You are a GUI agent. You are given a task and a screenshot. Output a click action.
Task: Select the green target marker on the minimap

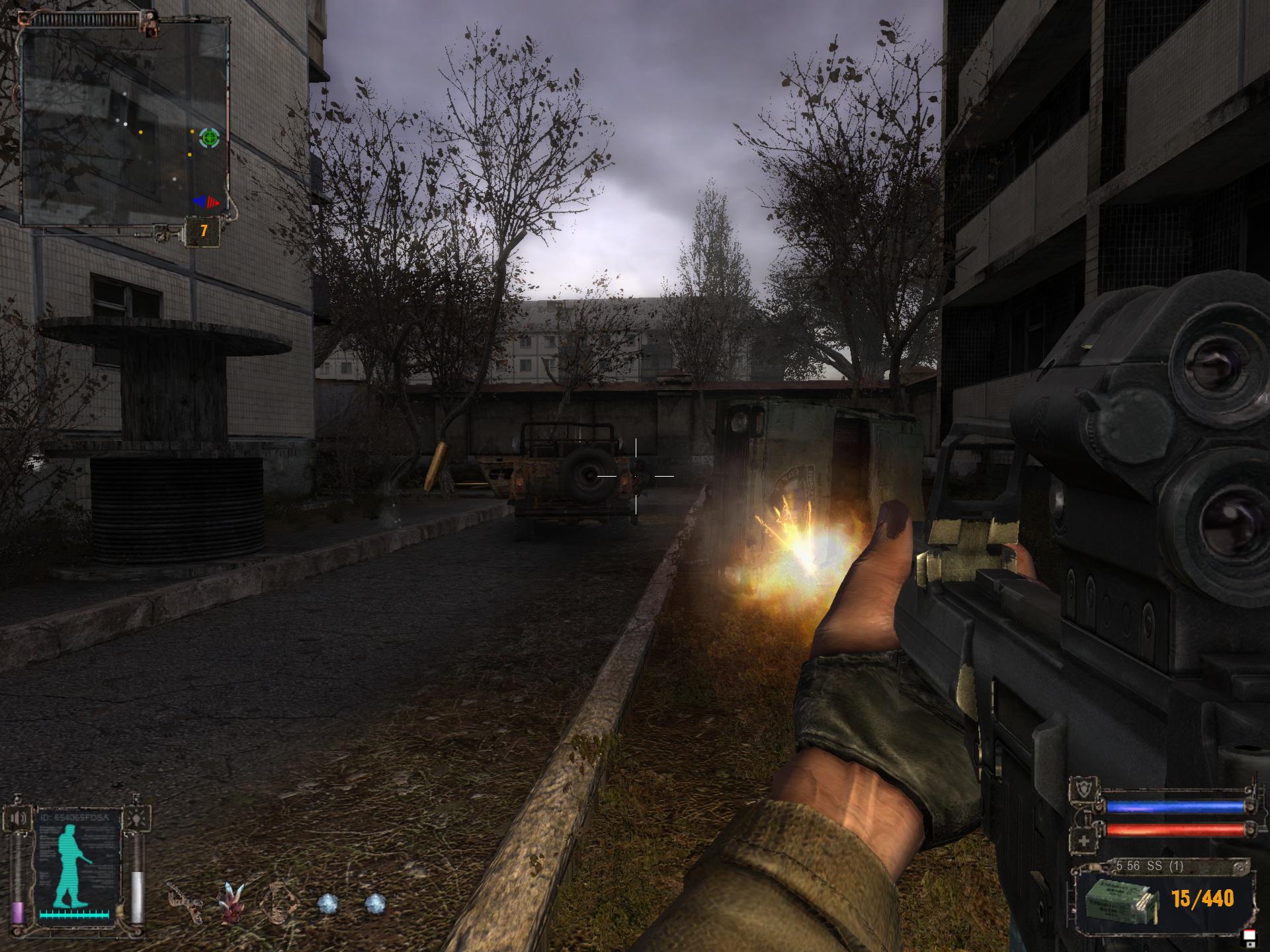coord(210,138)
